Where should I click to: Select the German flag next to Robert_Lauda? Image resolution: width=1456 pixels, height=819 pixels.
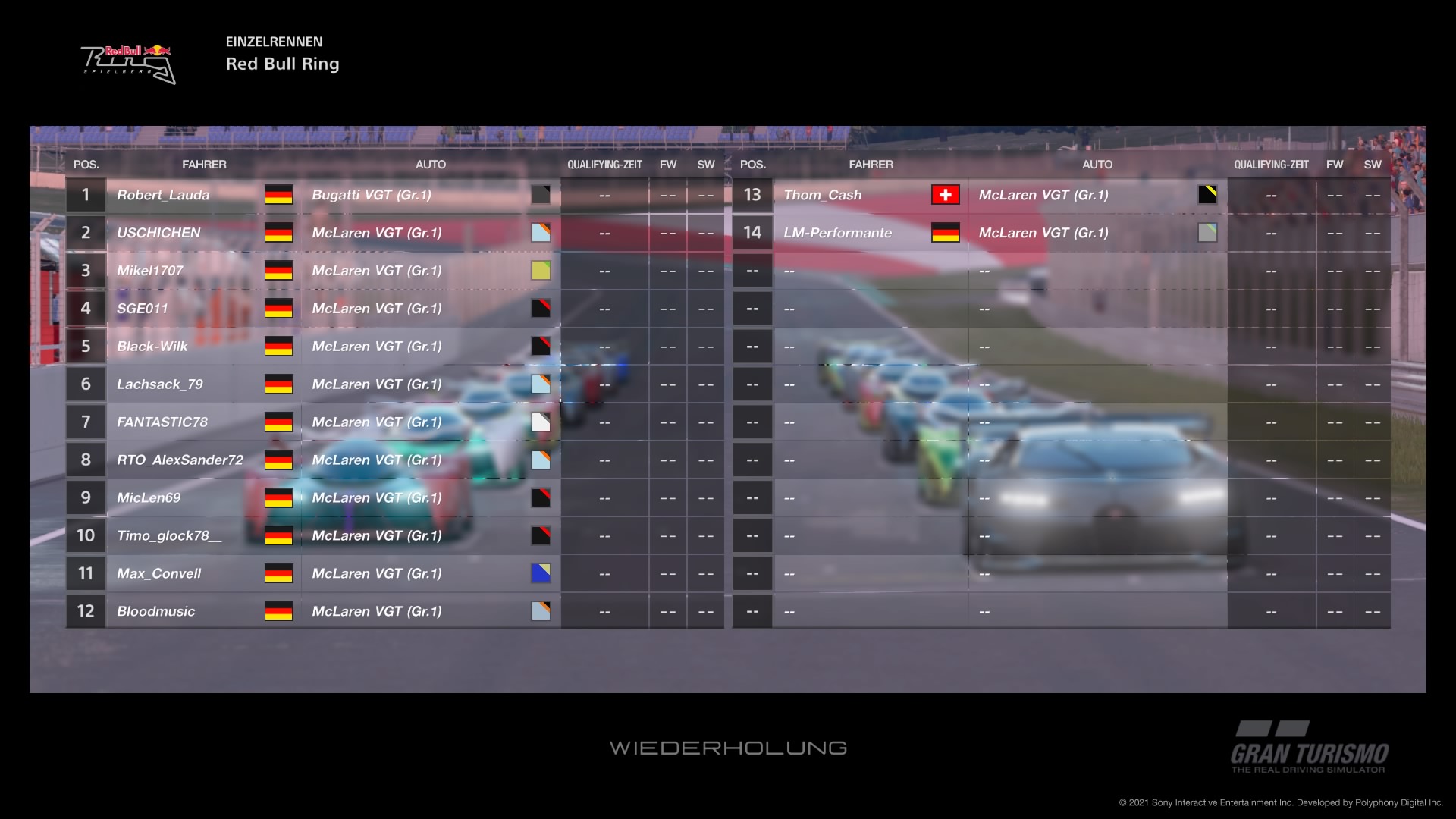coord(279,195)
